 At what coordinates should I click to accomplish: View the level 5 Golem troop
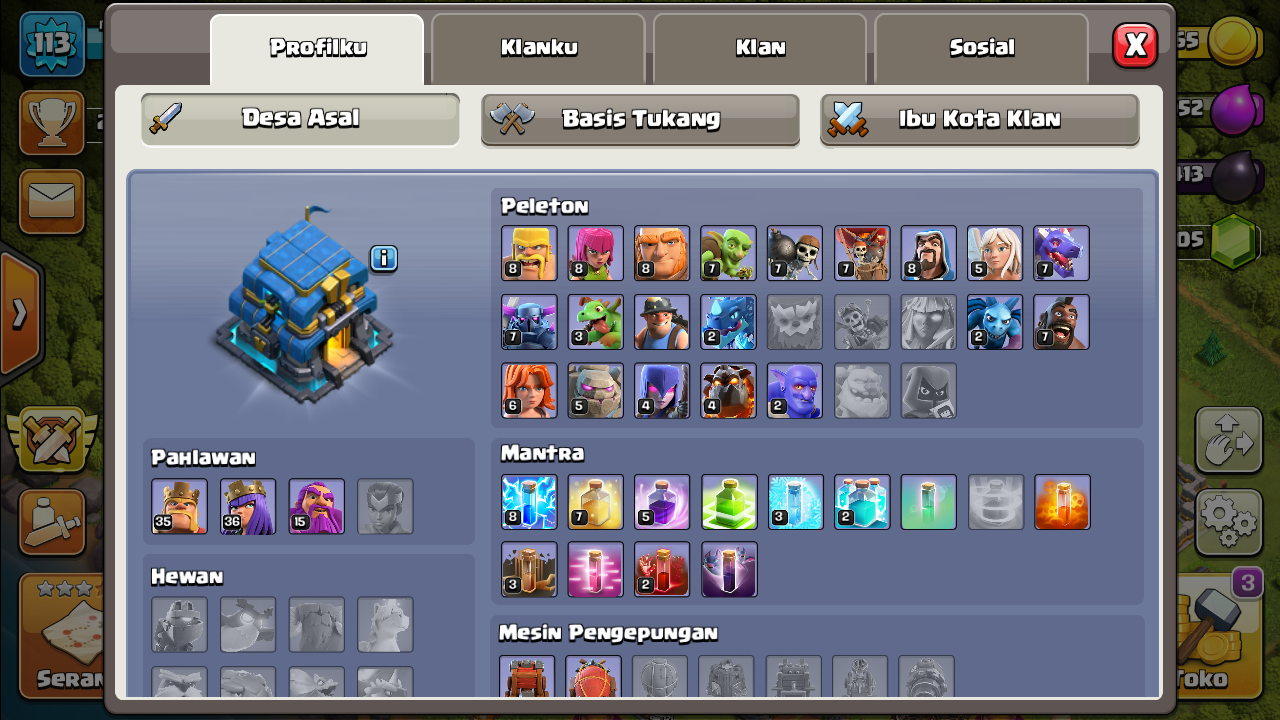click(x=595, y=390)
